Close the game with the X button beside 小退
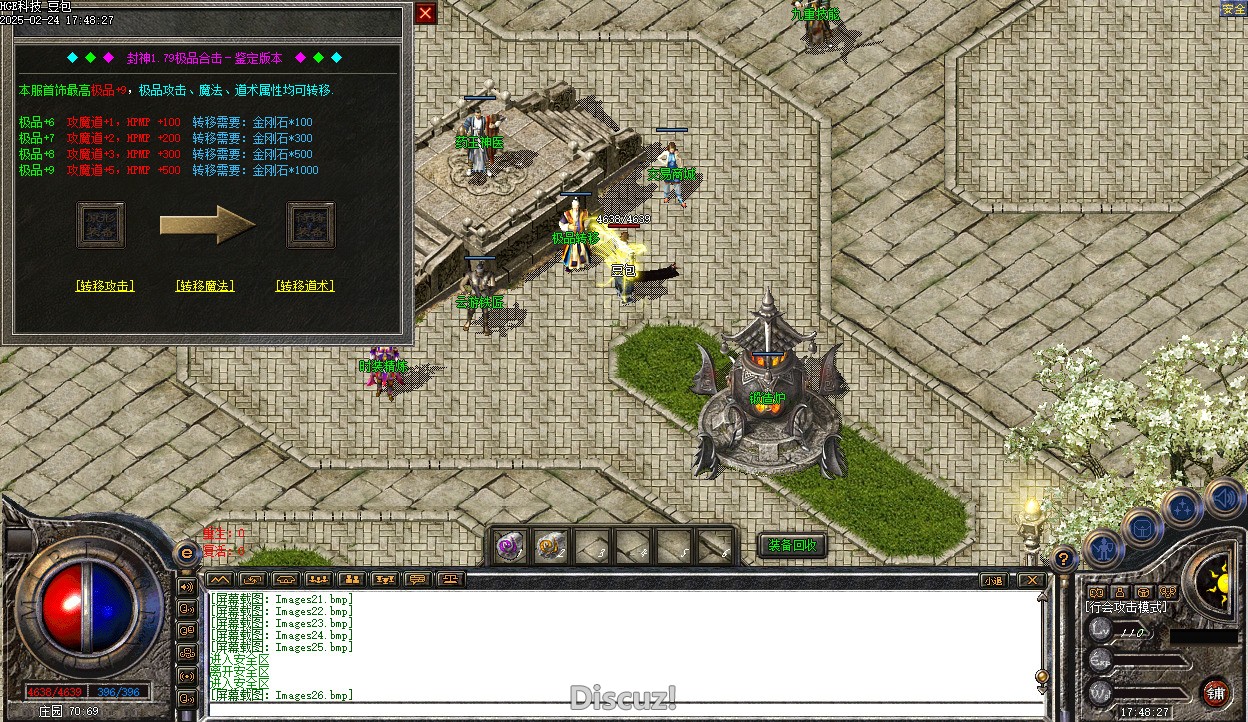 tap(1030, 580)
